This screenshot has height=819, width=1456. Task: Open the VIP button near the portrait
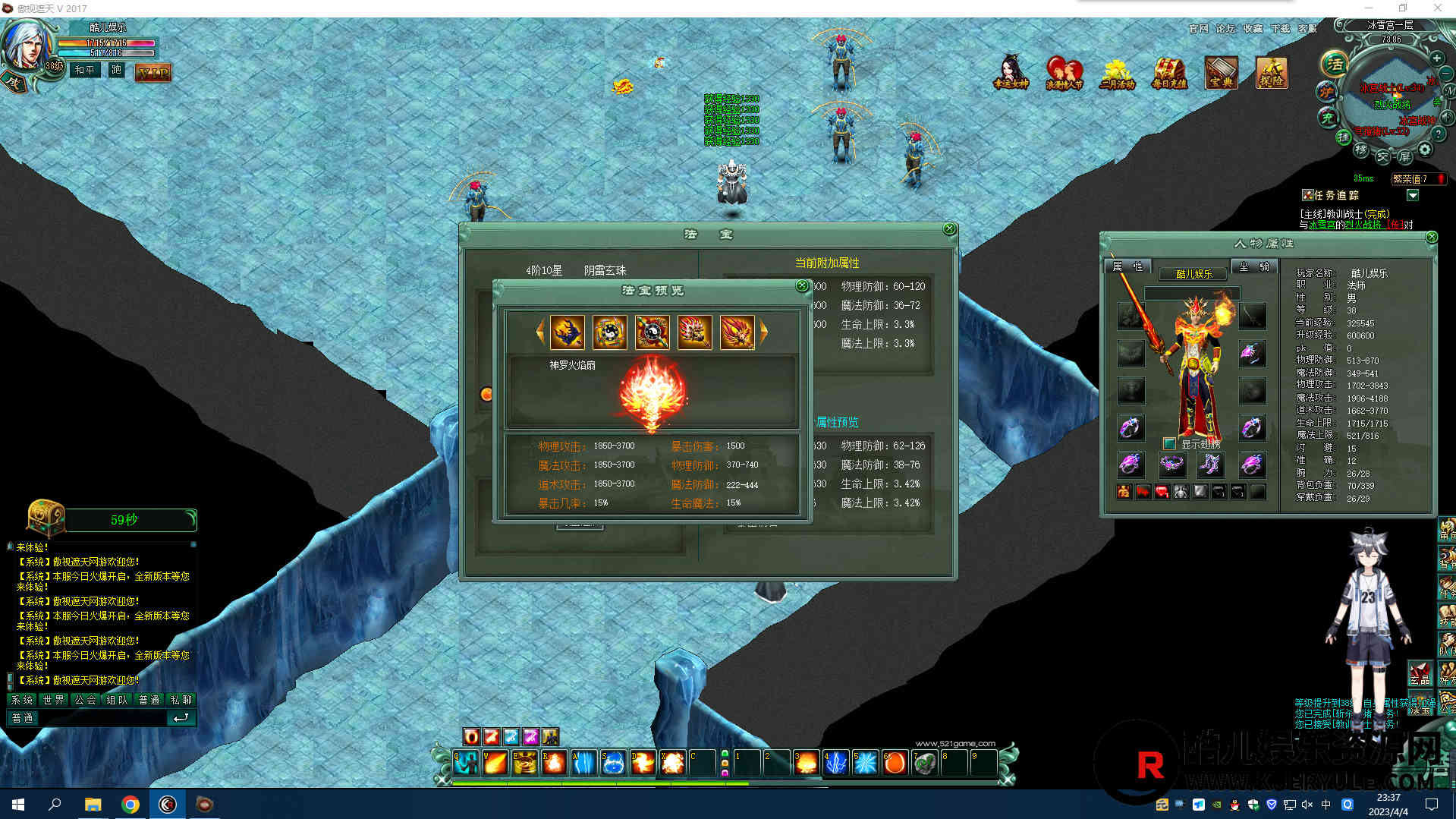(153, 73)
